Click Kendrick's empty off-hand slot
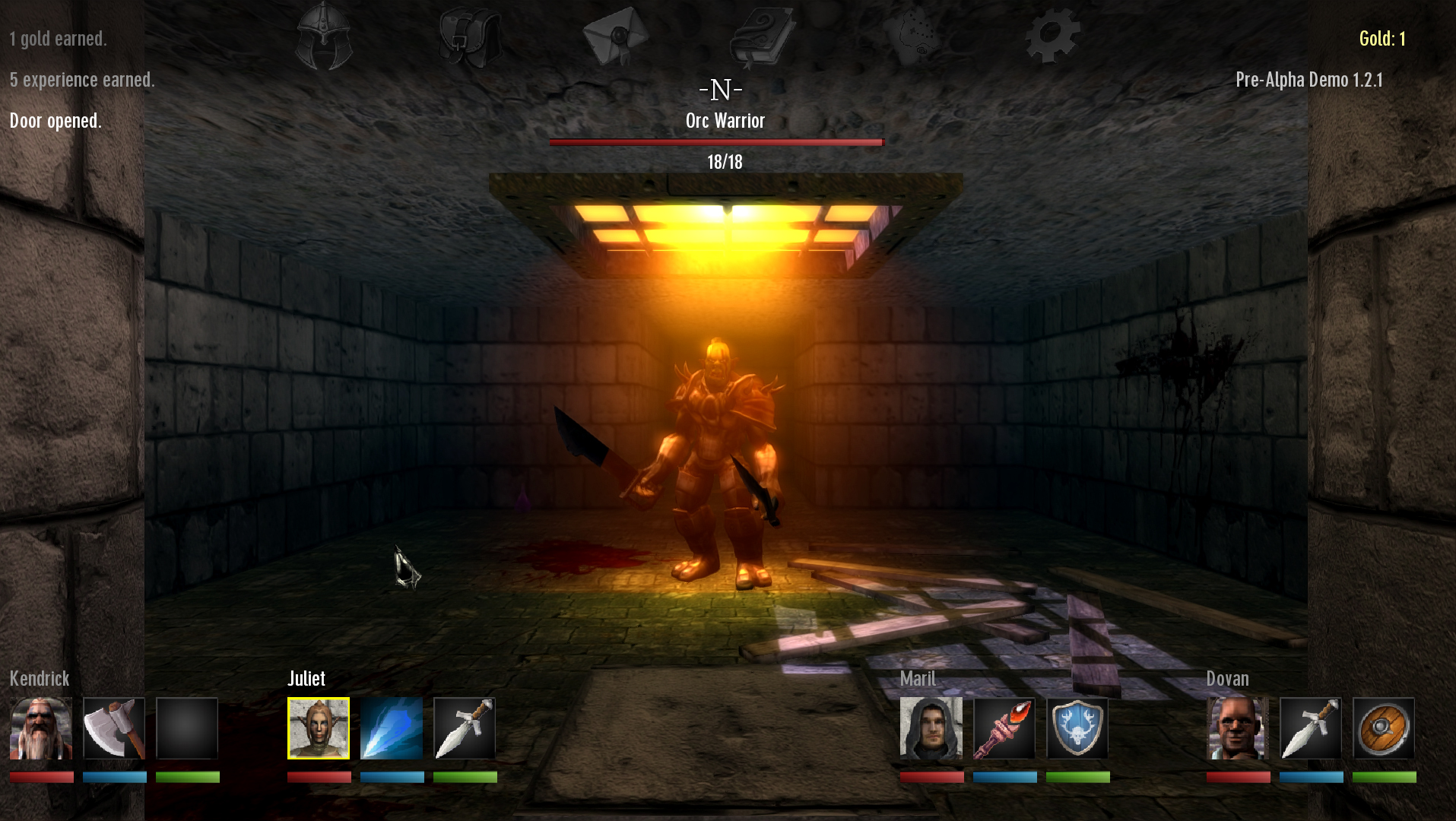This screenshot has height=821, width=1456. (187, 728)
